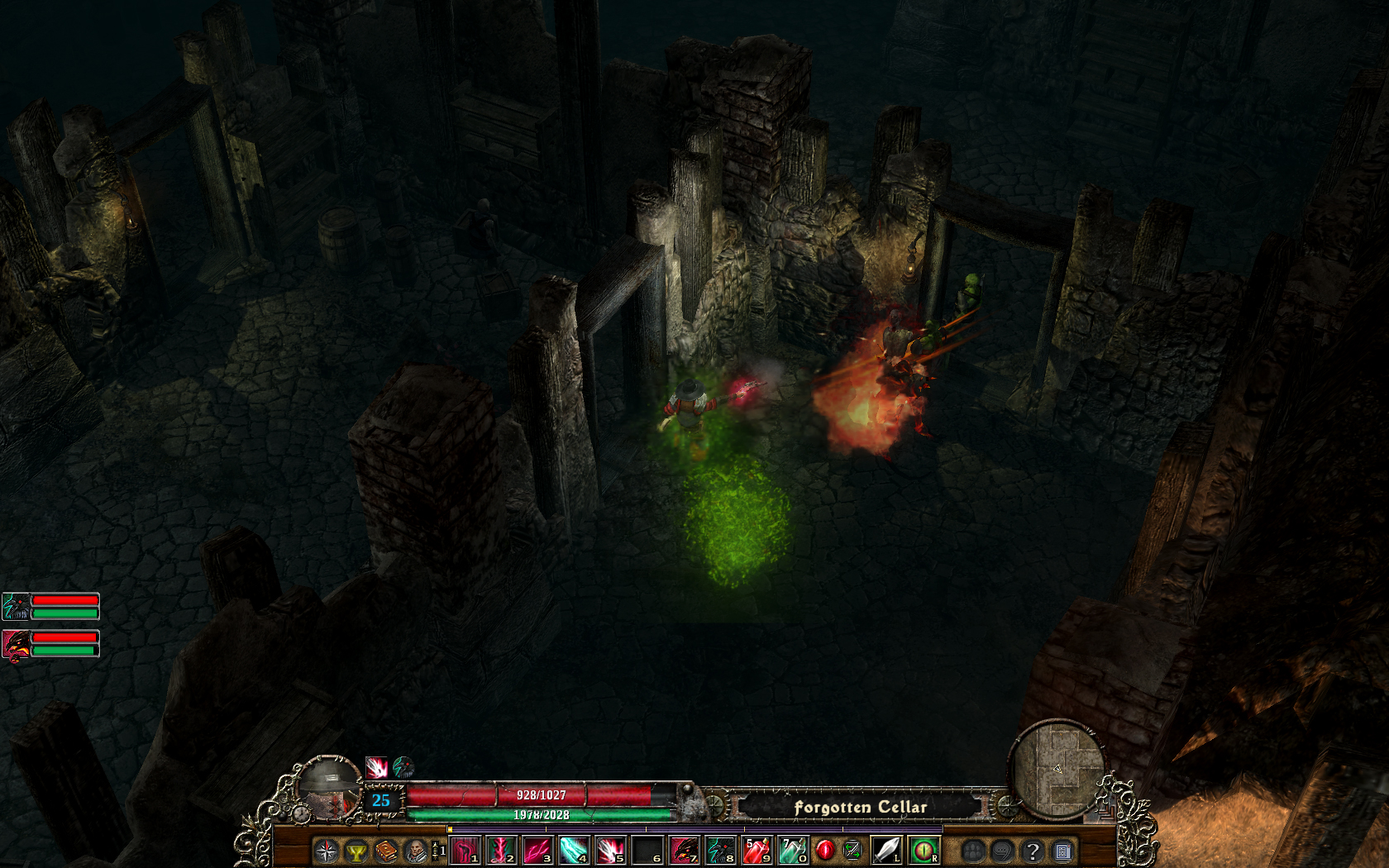
Task: Toggle the weapon swap button
Action: (x=852, y=850)
